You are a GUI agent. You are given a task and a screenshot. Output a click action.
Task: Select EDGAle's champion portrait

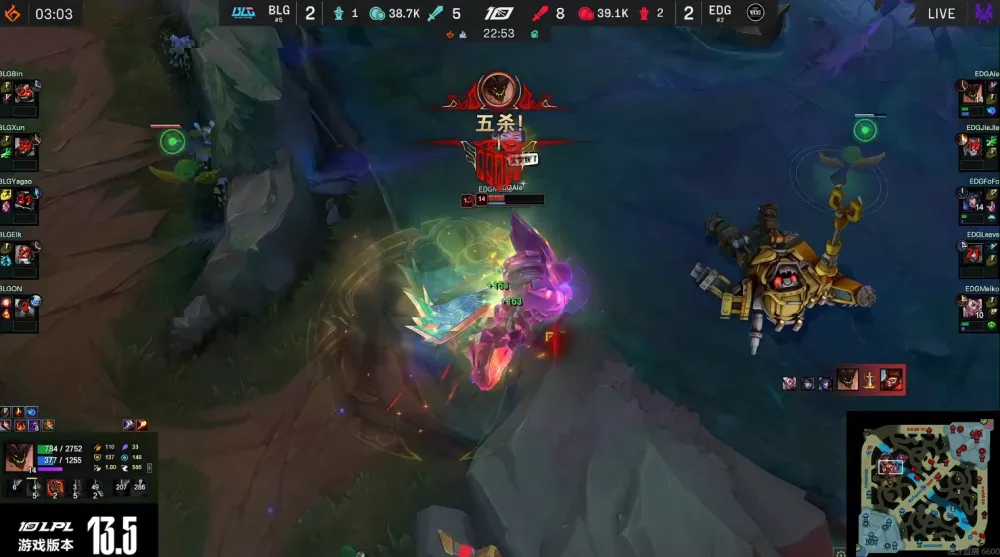[973, 93]
